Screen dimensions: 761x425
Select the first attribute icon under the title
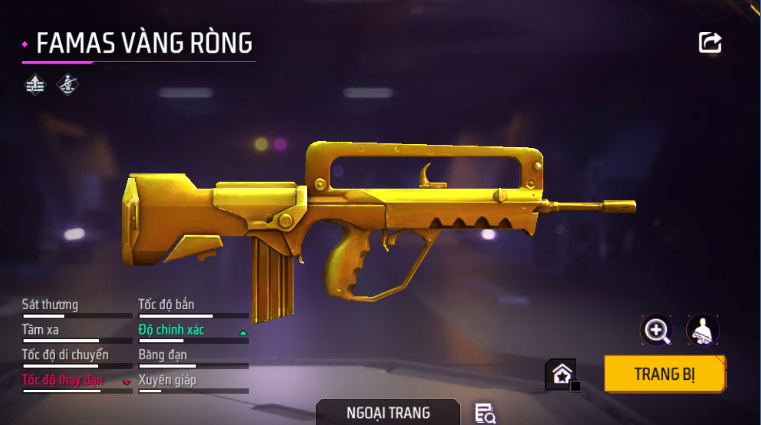click(x=35, y=85)
